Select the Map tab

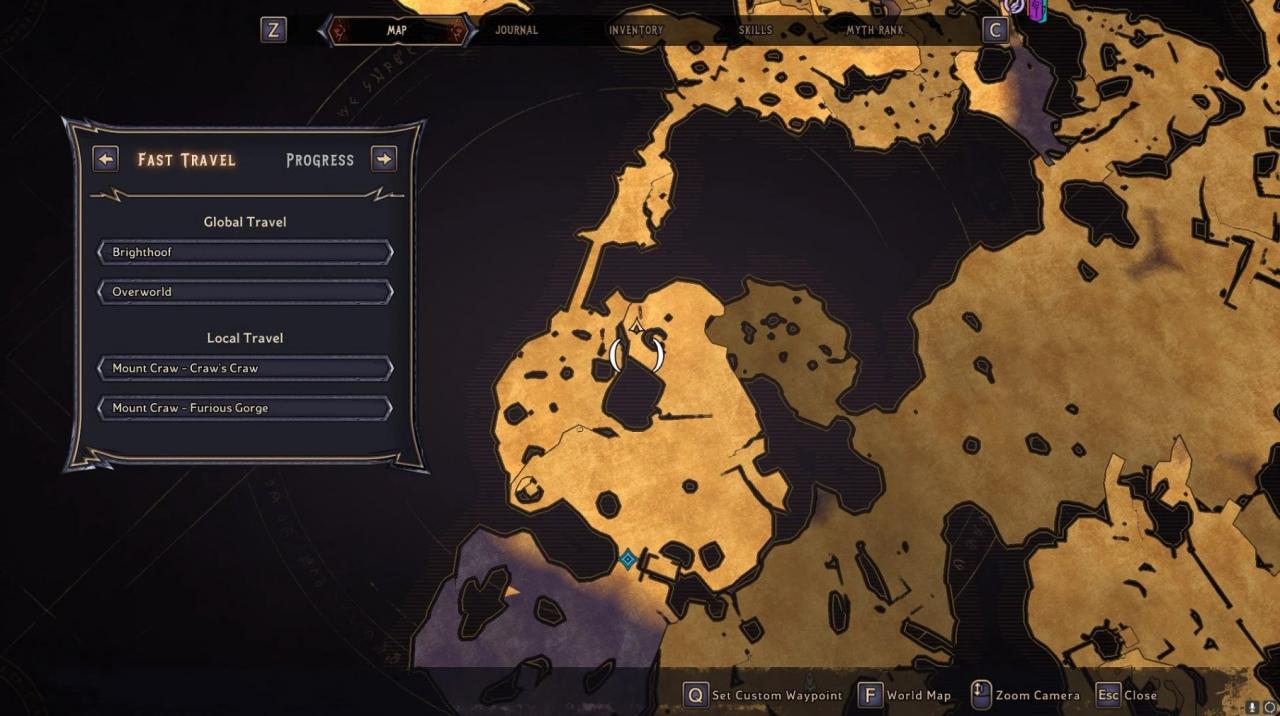(397, 30)
